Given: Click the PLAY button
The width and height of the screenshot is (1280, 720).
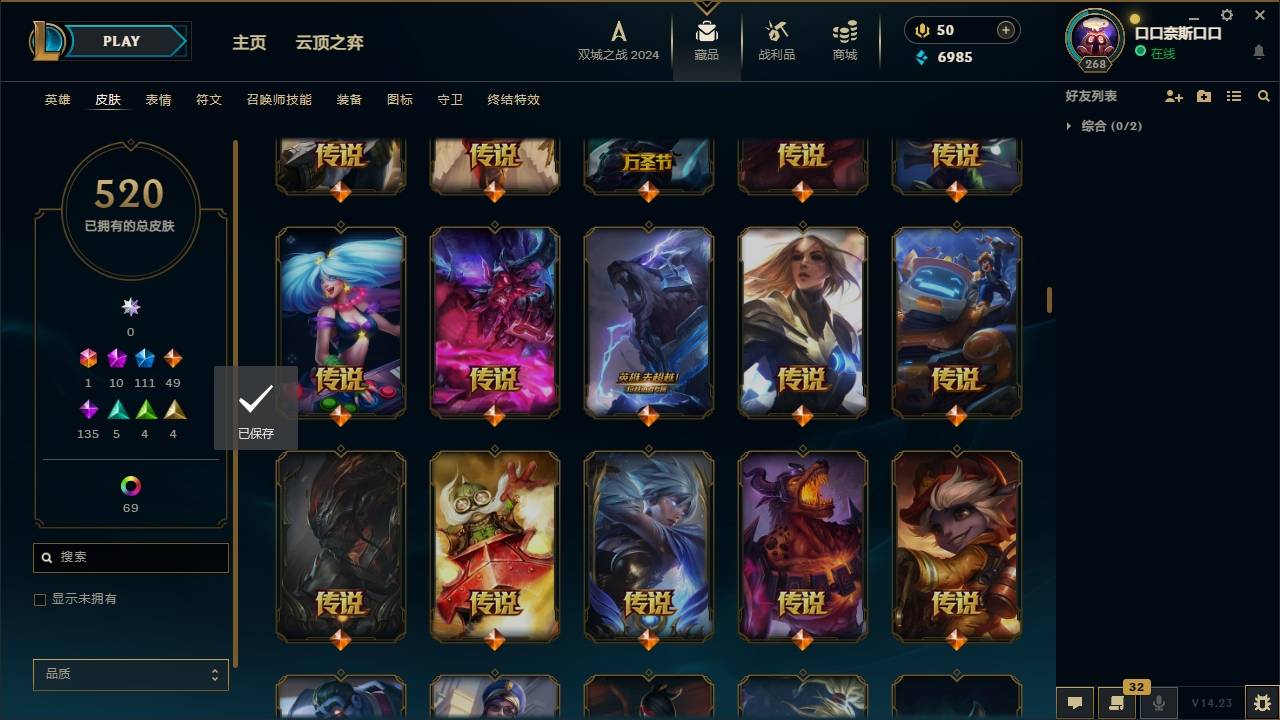Looking at the screenshot, I should click(x=120, y=41).
